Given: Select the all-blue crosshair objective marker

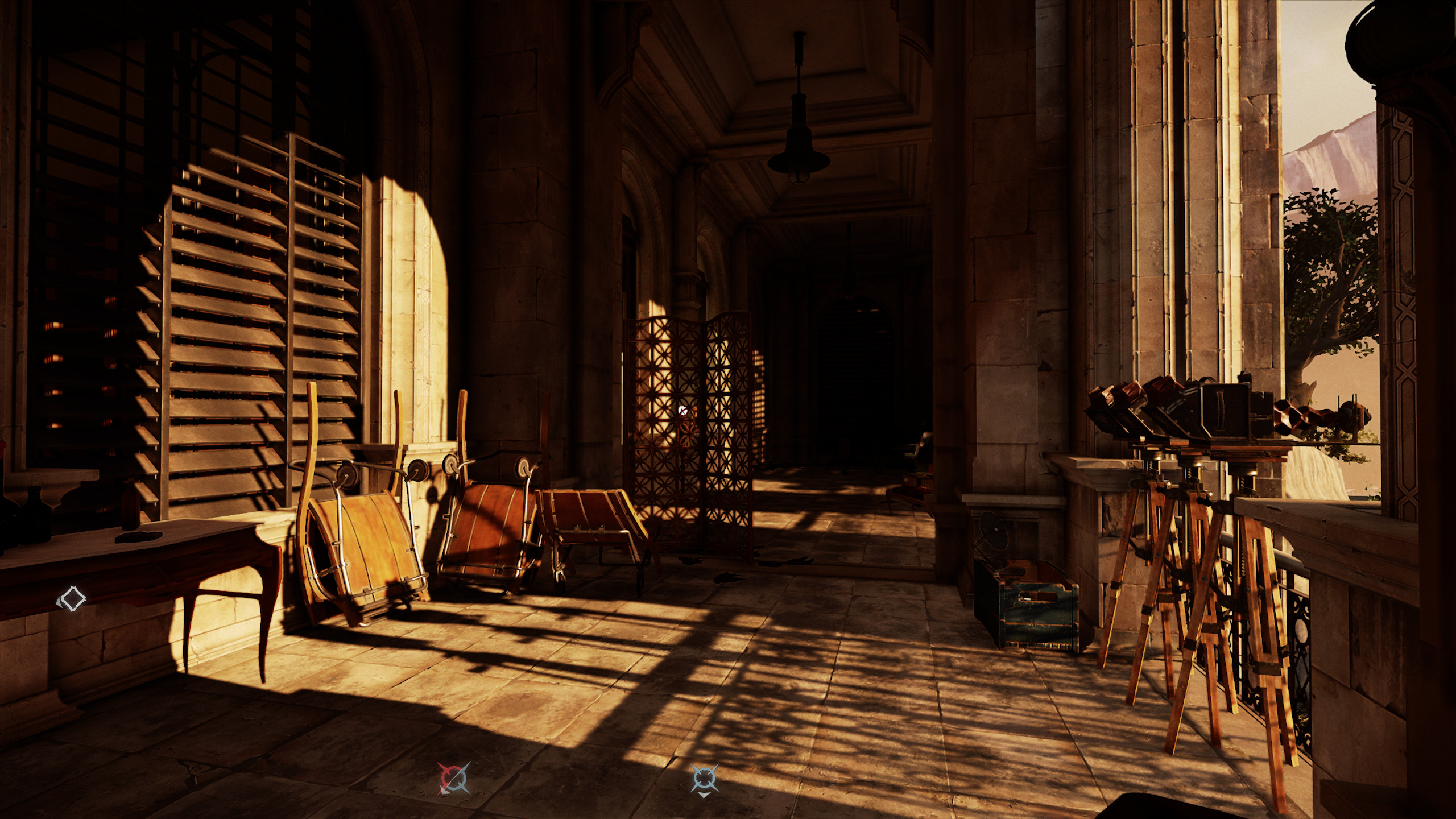Looking at the screenshot, I should [x=705, y=777].
